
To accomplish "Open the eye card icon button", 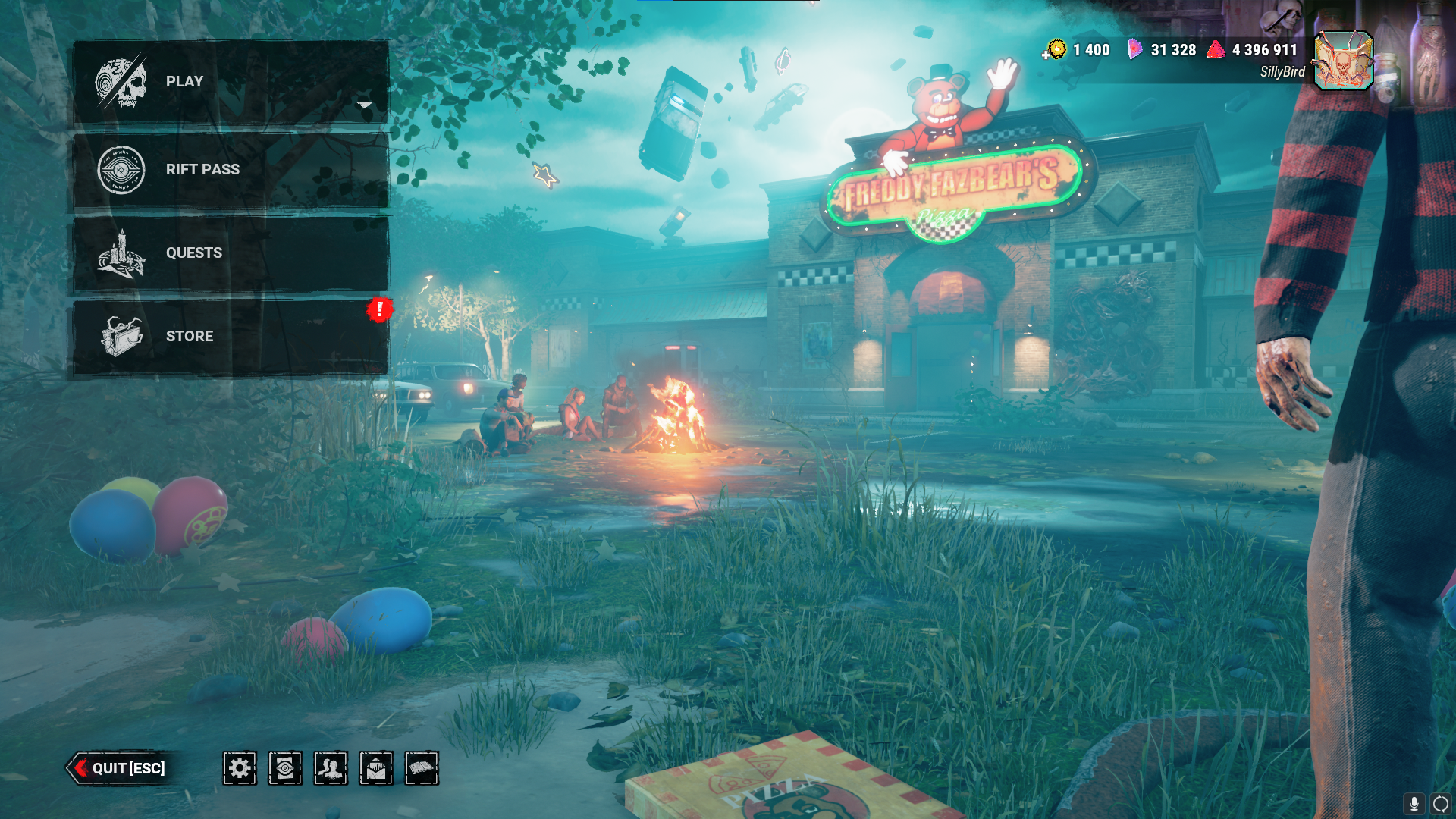I will pyautogui.click(x=285, y=768).
